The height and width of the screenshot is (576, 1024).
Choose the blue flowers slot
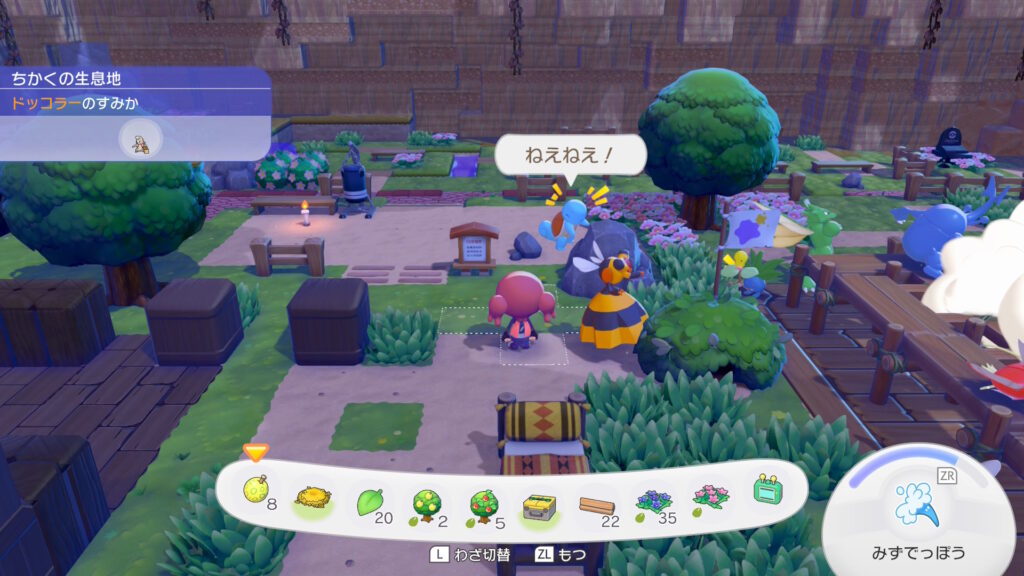pyautogui.click(x=653, y=502)
